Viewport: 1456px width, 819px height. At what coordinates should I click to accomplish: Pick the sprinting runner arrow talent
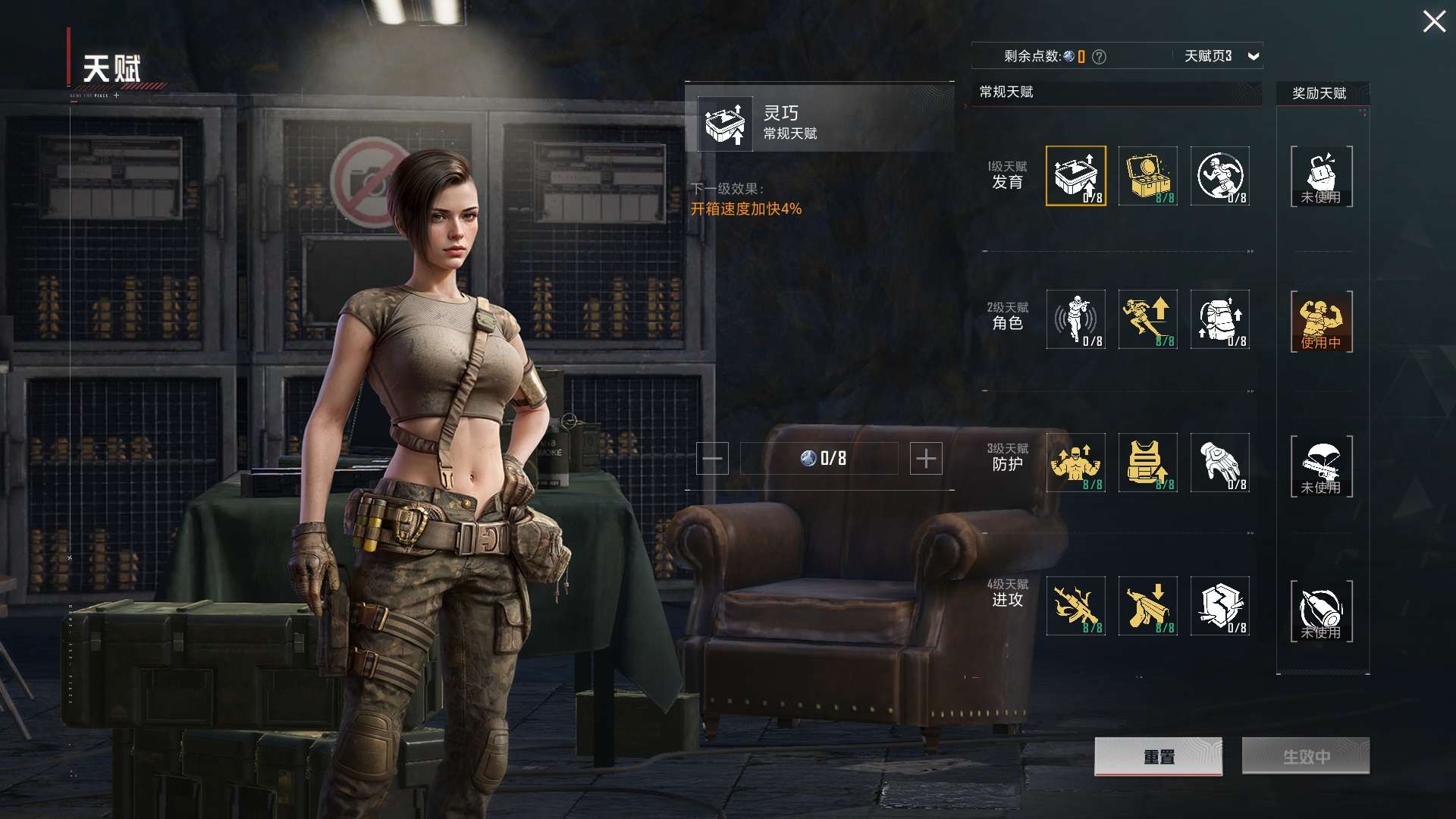pos(1148,319)
